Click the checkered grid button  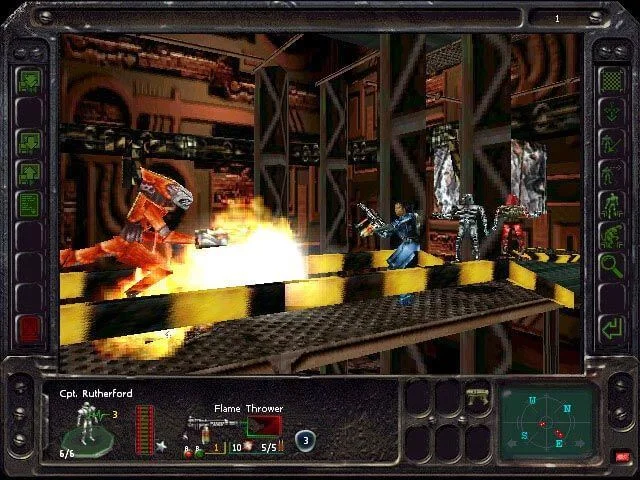[x=609, y=78]
